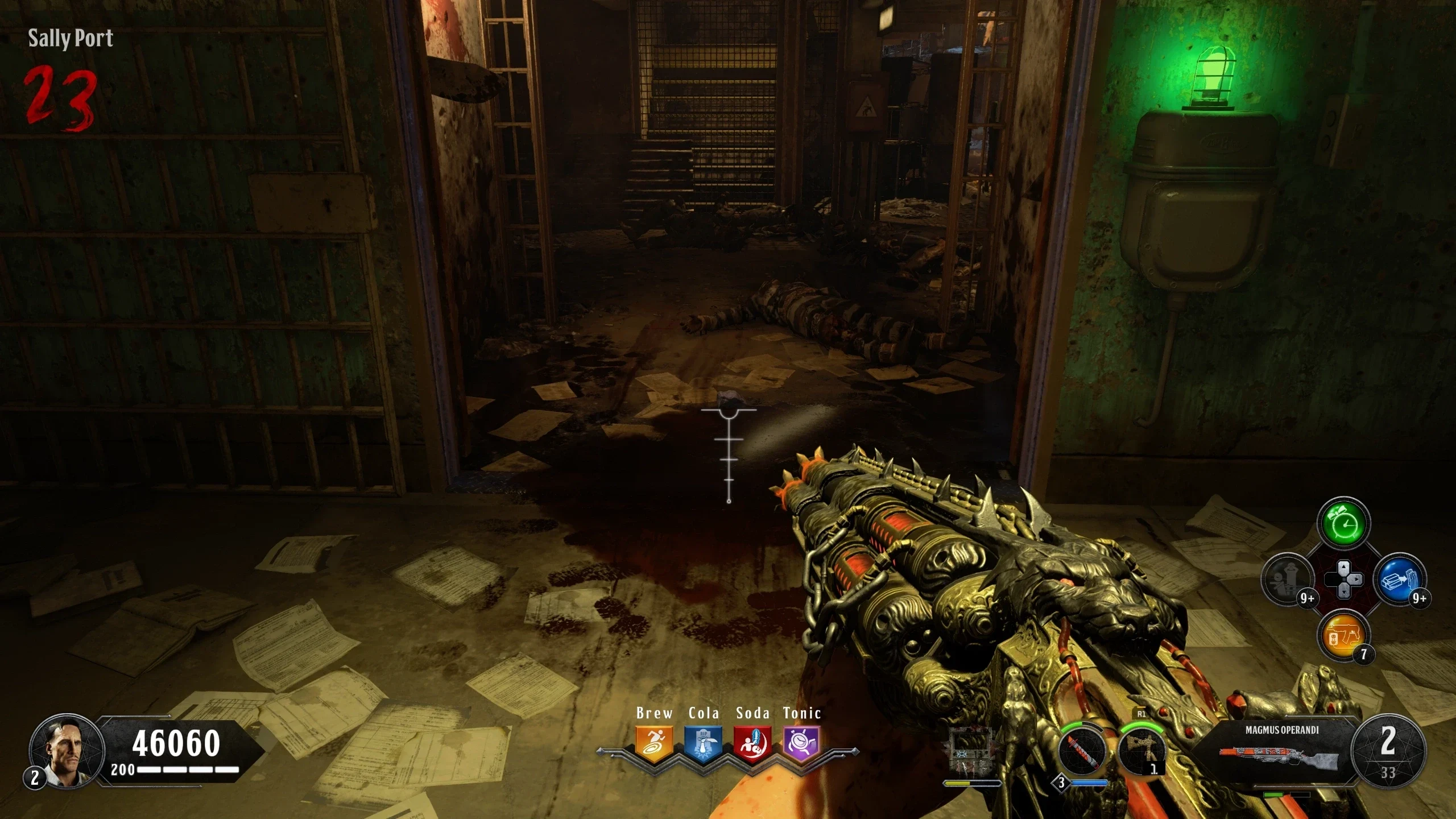Click the orange Brew perk icon
The image size is (1456, 819).
[654, 743]
